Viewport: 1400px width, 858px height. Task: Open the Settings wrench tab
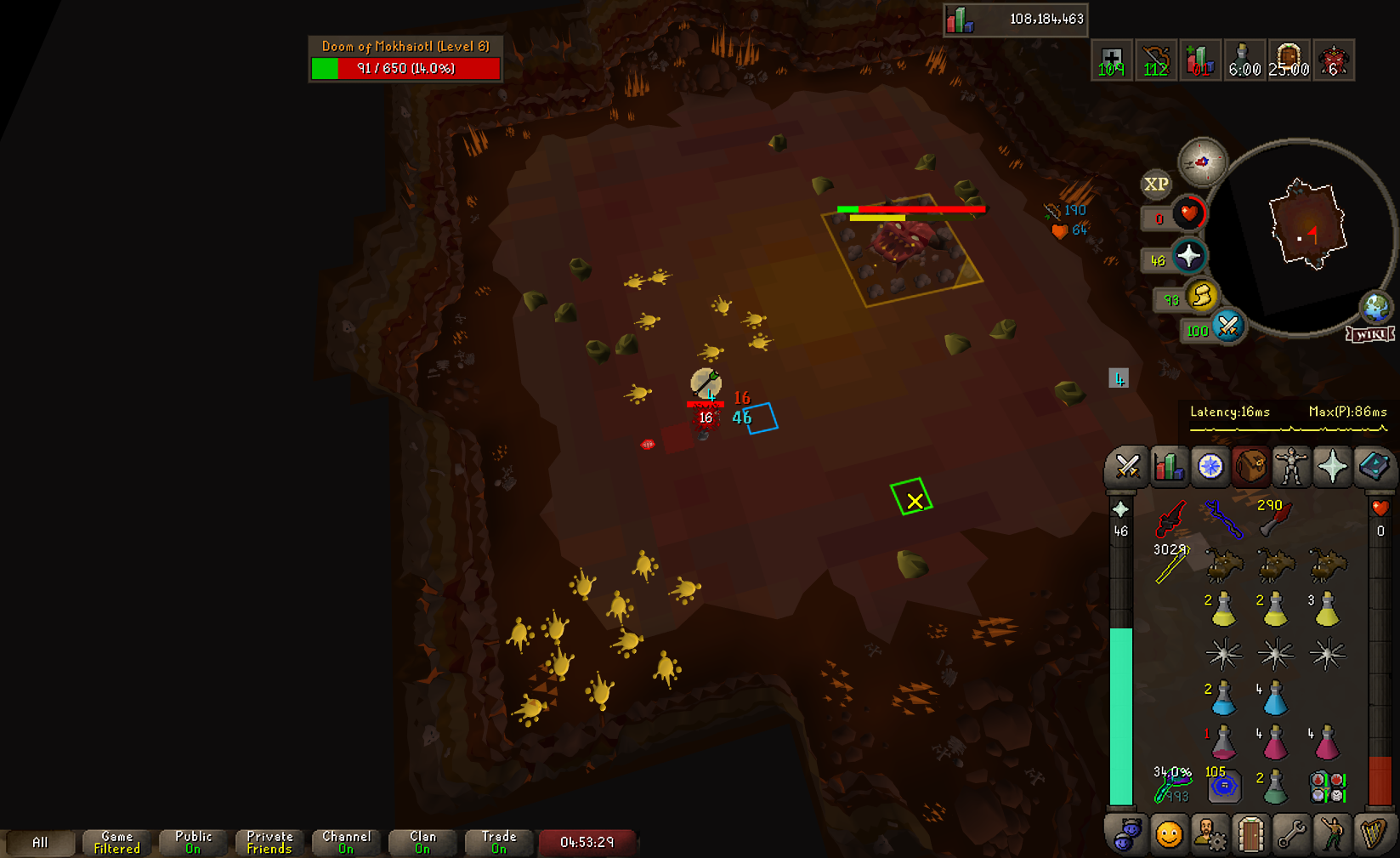click(1291, 835)
